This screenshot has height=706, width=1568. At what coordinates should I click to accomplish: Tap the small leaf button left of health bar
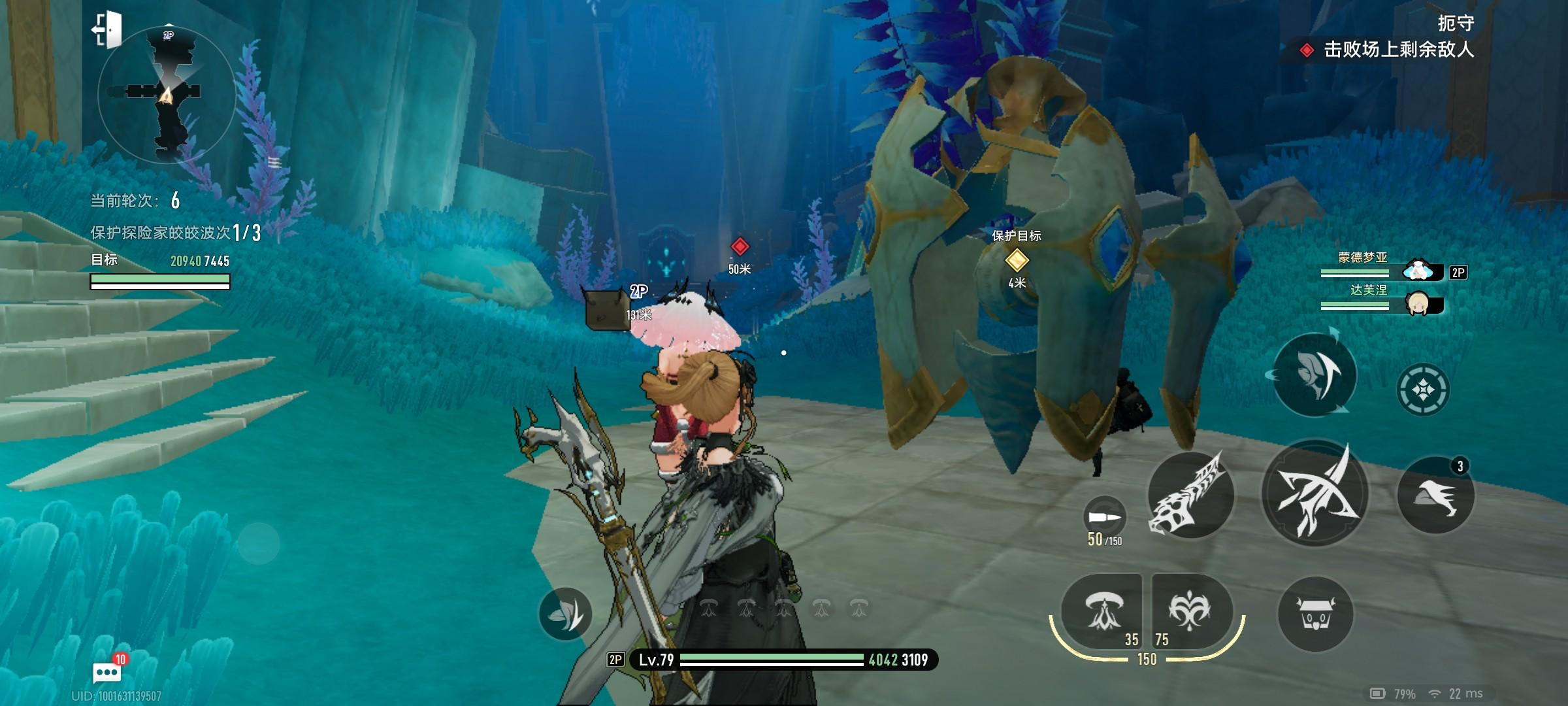point(565,613)
